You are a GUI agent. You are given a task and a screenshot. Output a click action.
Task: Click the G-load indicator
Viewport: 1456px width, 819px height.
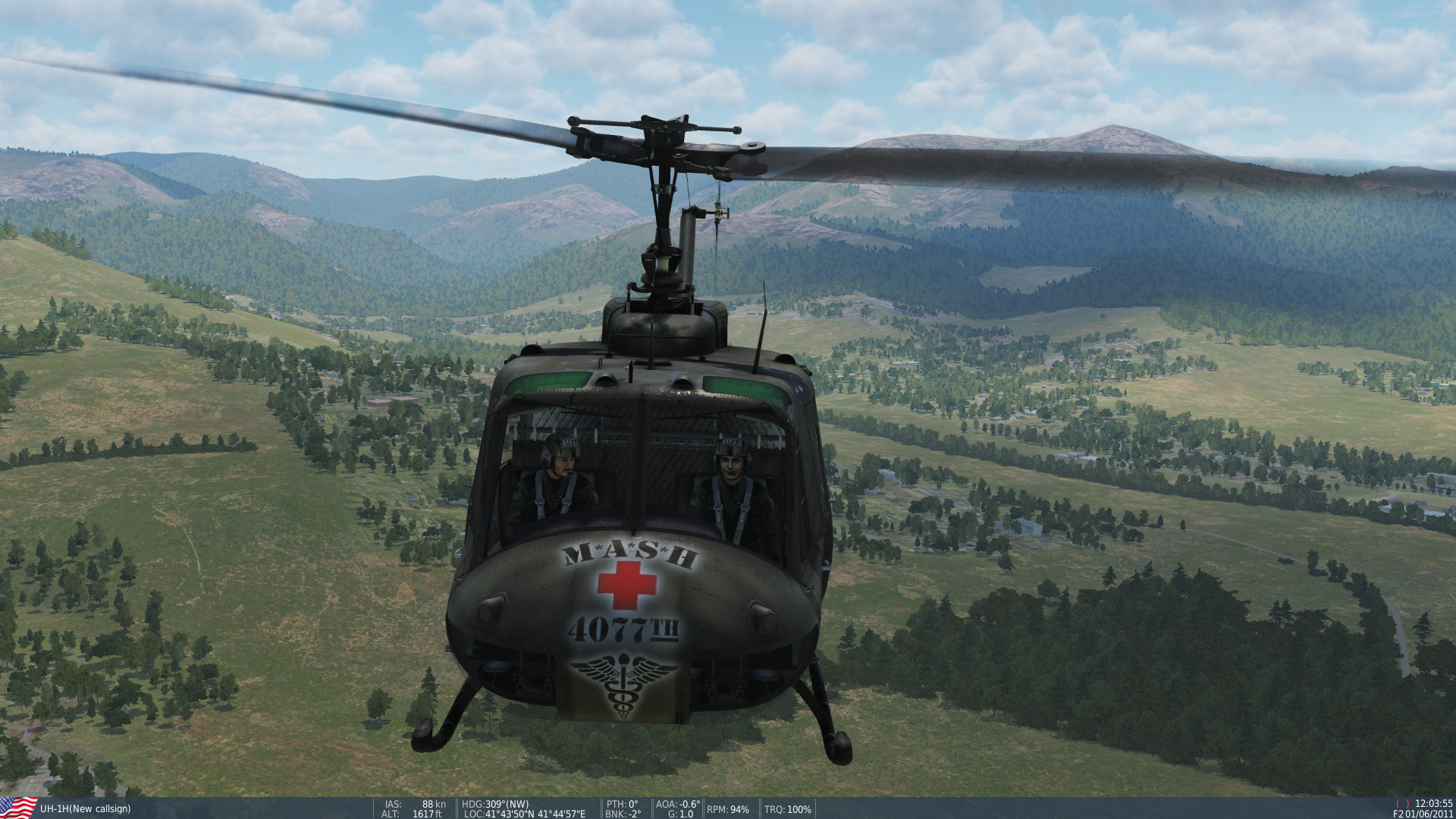click(x=680, y=814)
